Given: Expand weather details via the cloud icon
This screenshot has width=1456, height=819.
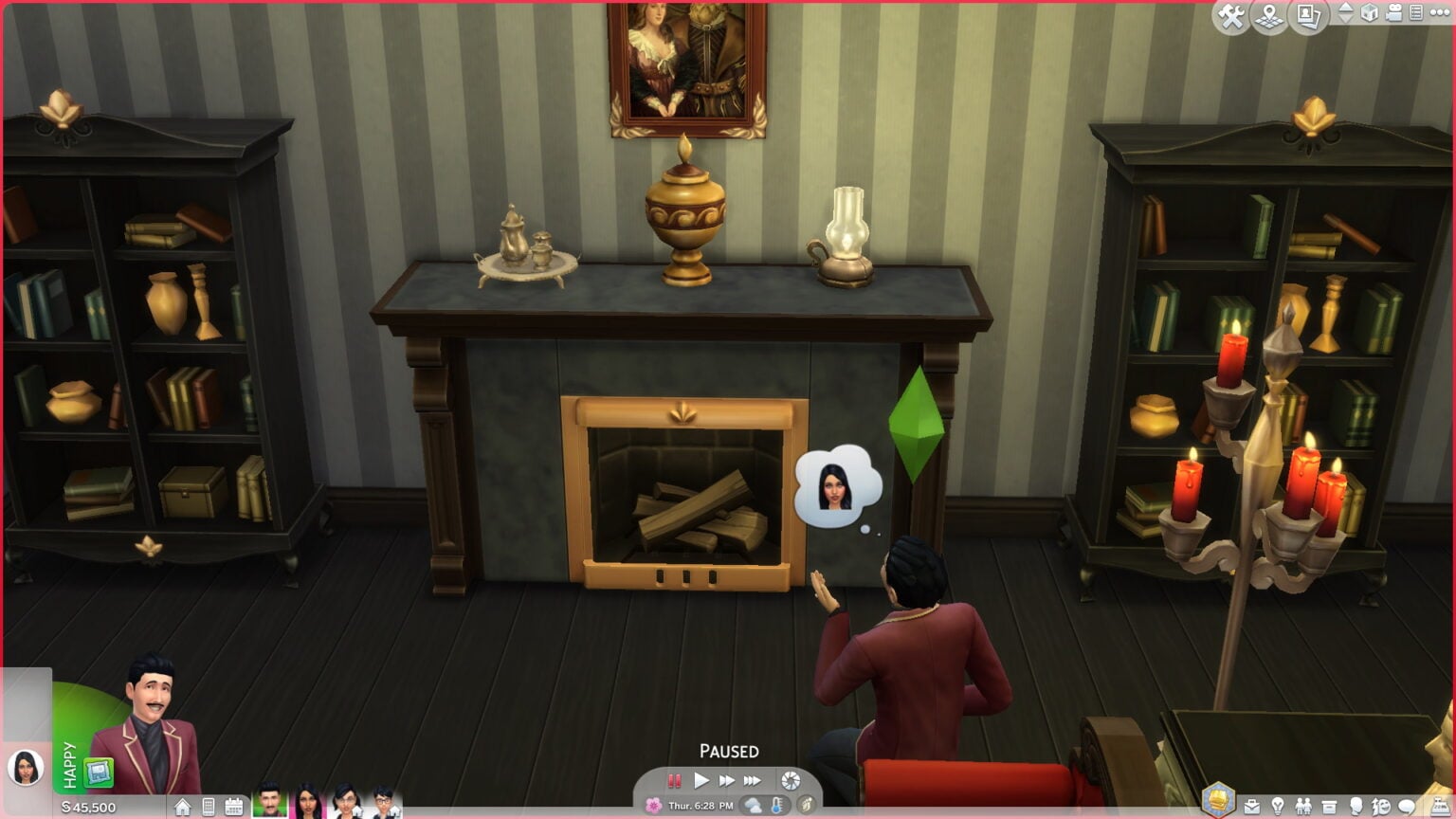Looking at the screenshot, I should (x=755, y=804).
